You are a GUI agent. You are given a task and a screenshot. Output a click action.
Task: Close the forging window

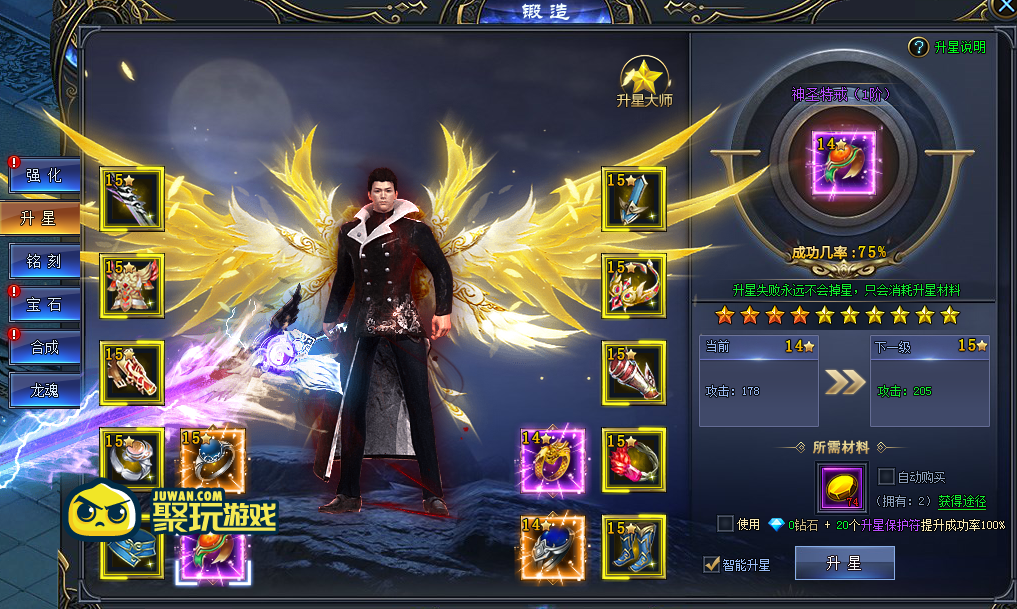[x=1006, y=5]
